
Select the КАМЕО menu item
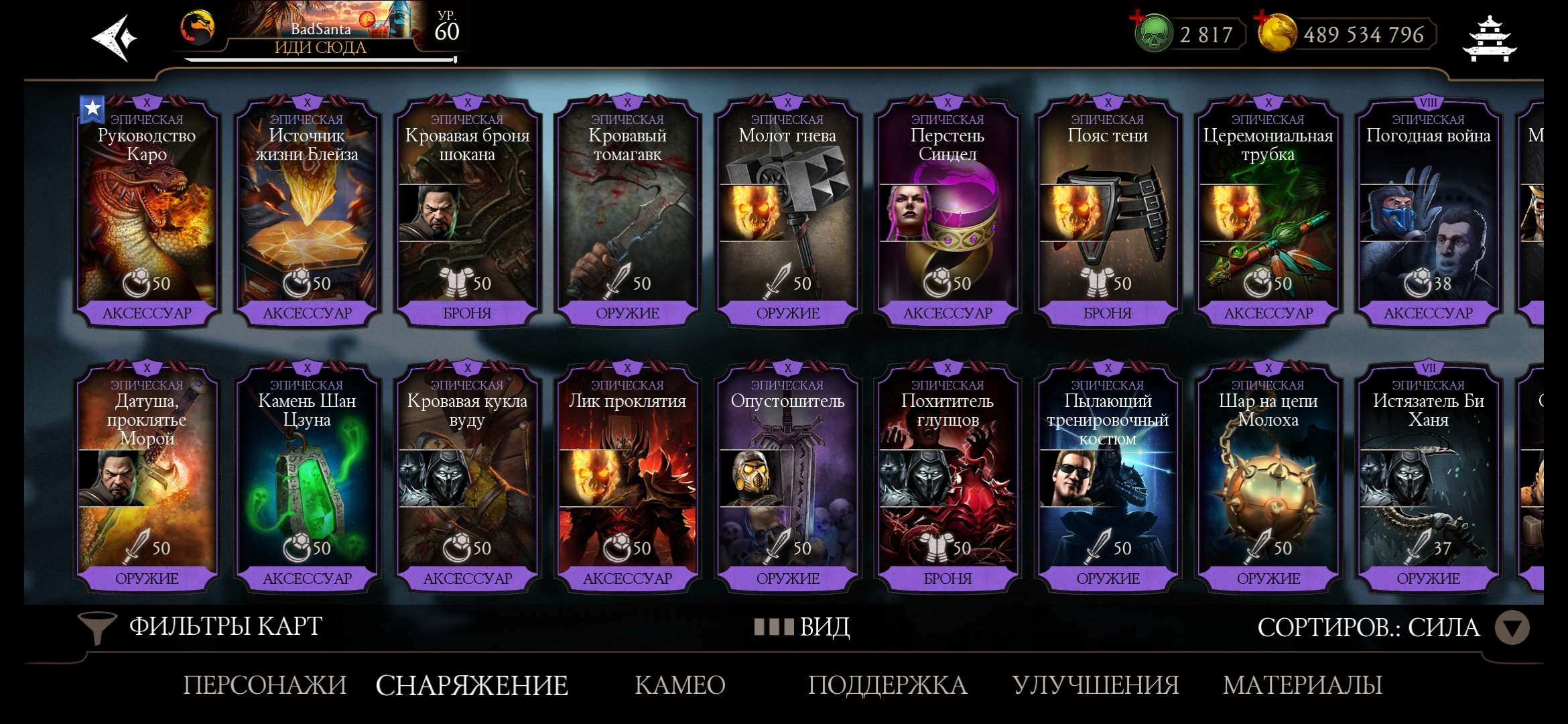click(679, 685)
